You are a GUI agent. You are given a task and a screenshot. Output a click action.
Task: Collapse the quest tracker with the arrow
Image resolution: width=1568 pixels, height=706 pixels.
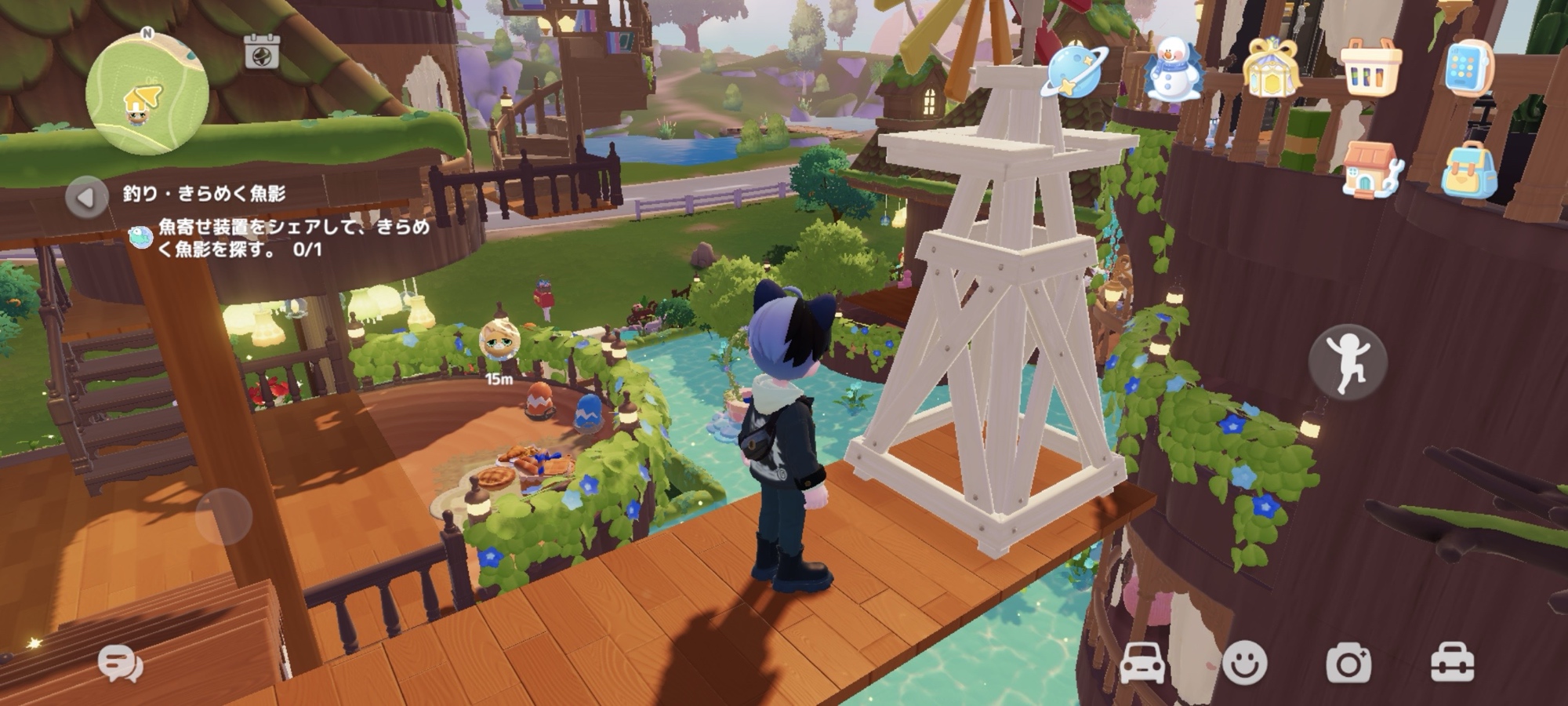[x=85, y=197]
